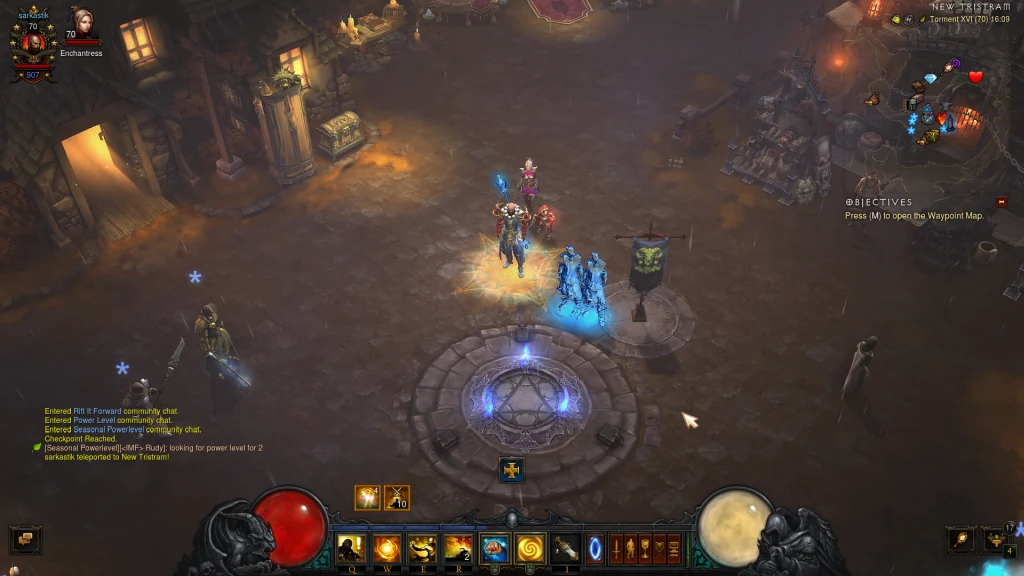The height and width of the screenshot is (576, 1024).
Task: Collapse the Objectives tracker with the red button
Action: click(x=1001, y=202)
